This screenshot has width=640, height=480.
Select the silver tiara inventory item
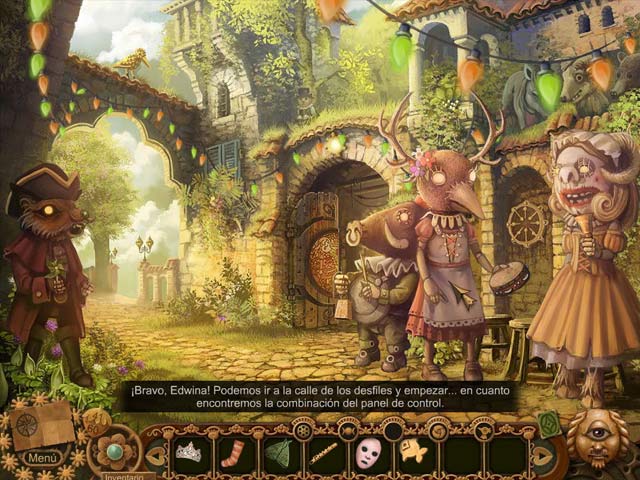point(188,452)
